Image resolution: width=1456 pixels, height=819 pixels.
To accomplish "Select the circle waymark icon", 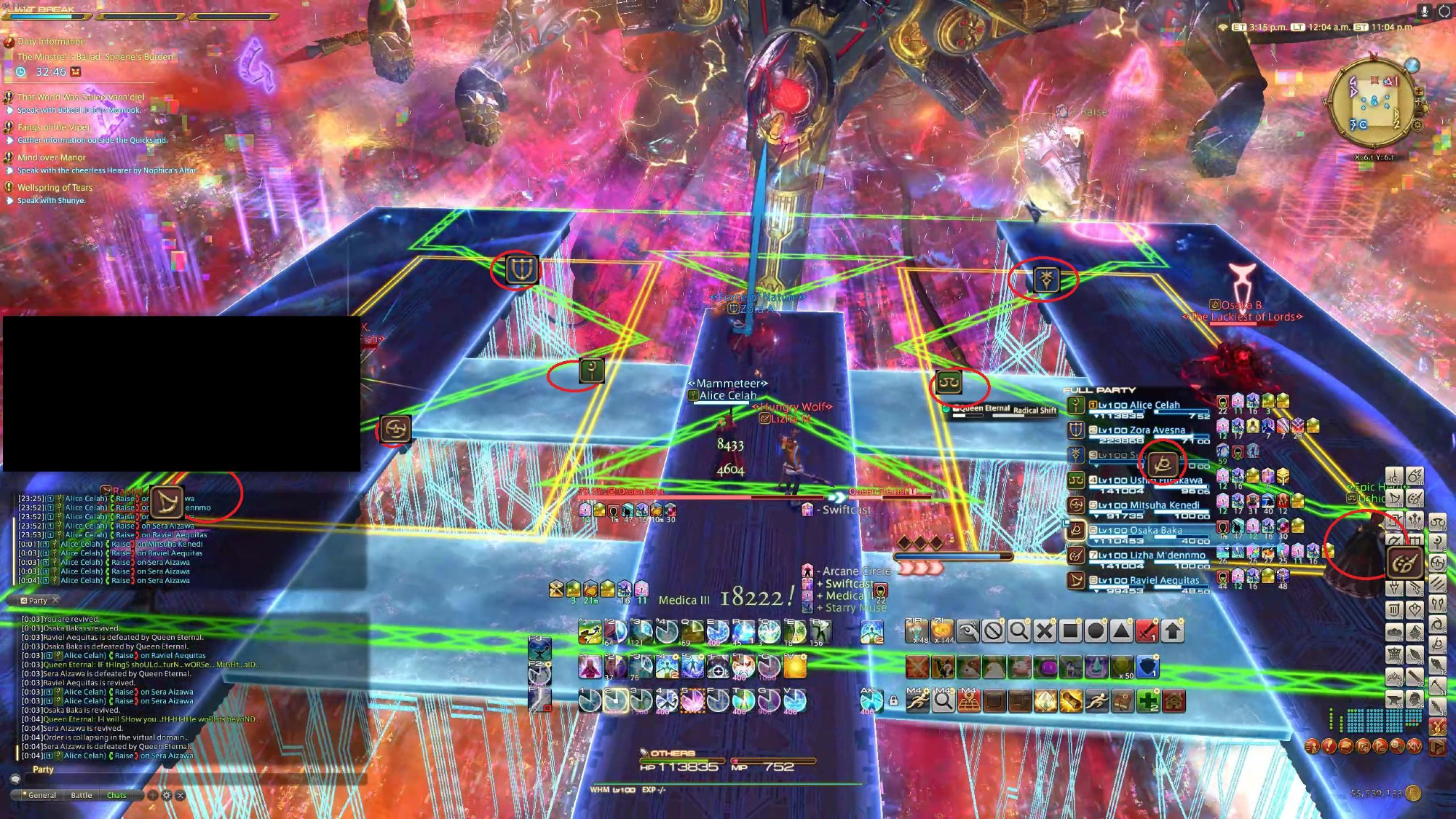I will (1095, 631).
